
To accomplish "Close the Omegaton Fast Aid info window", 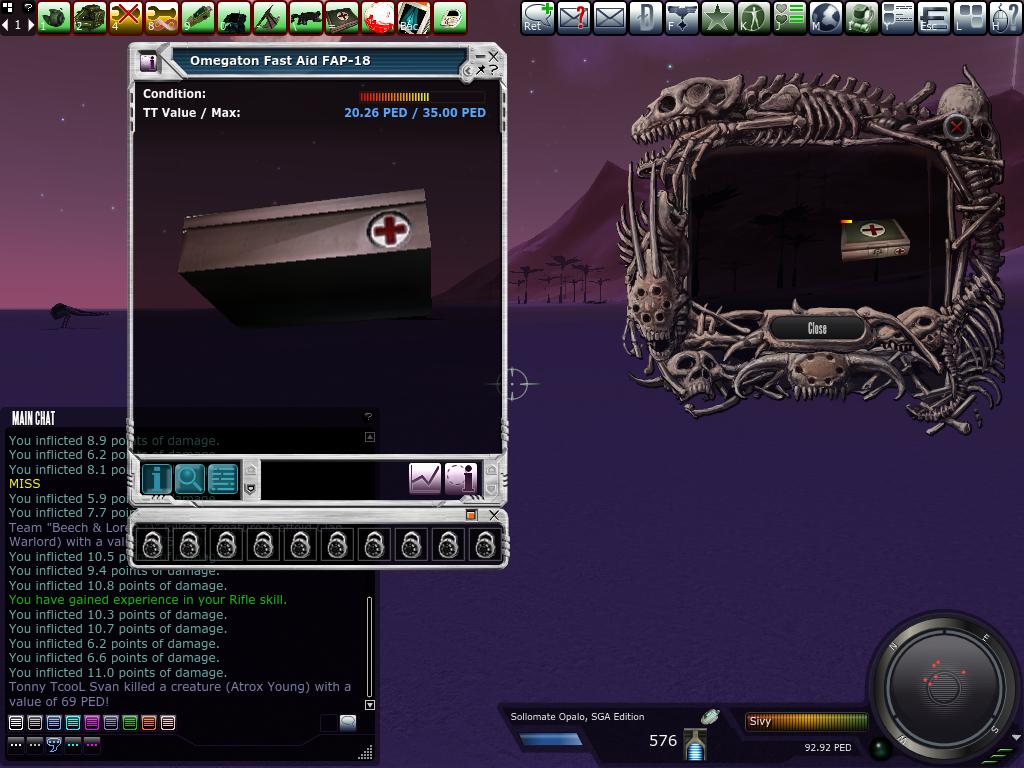I will [x=493, y=58].
